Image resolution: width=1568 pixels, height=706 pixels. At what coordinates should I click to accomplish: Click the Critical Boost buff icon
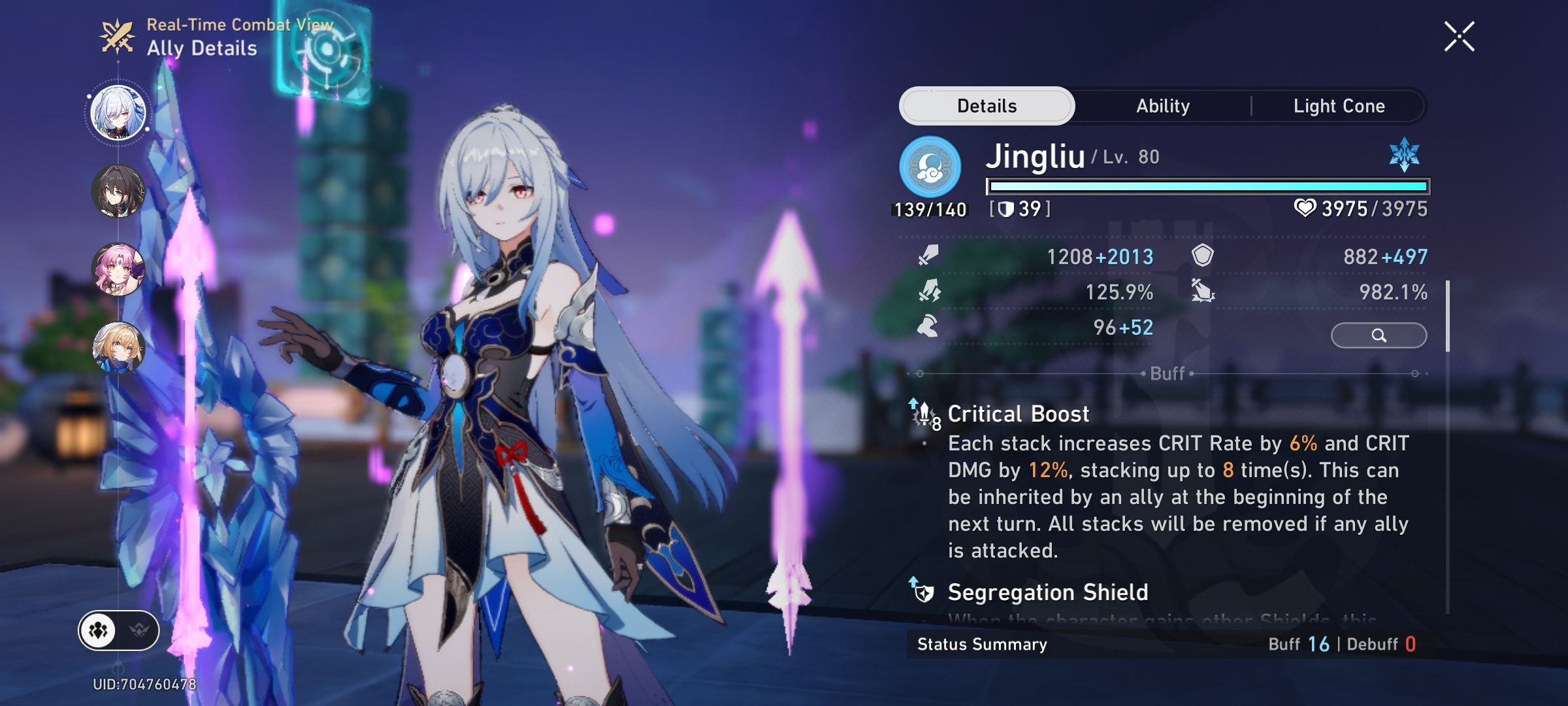tap(924, 413)
